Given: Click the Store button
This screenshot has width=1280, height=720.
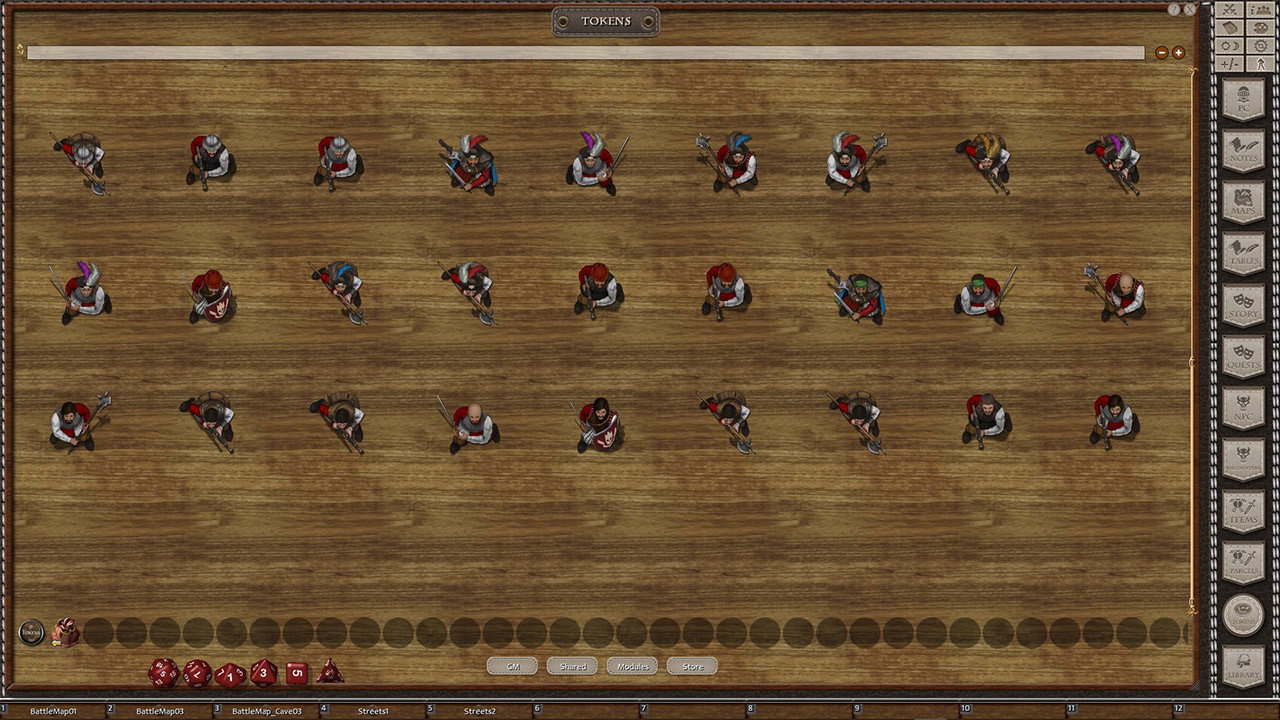Looking at the screenshot, I should [692, 665].
